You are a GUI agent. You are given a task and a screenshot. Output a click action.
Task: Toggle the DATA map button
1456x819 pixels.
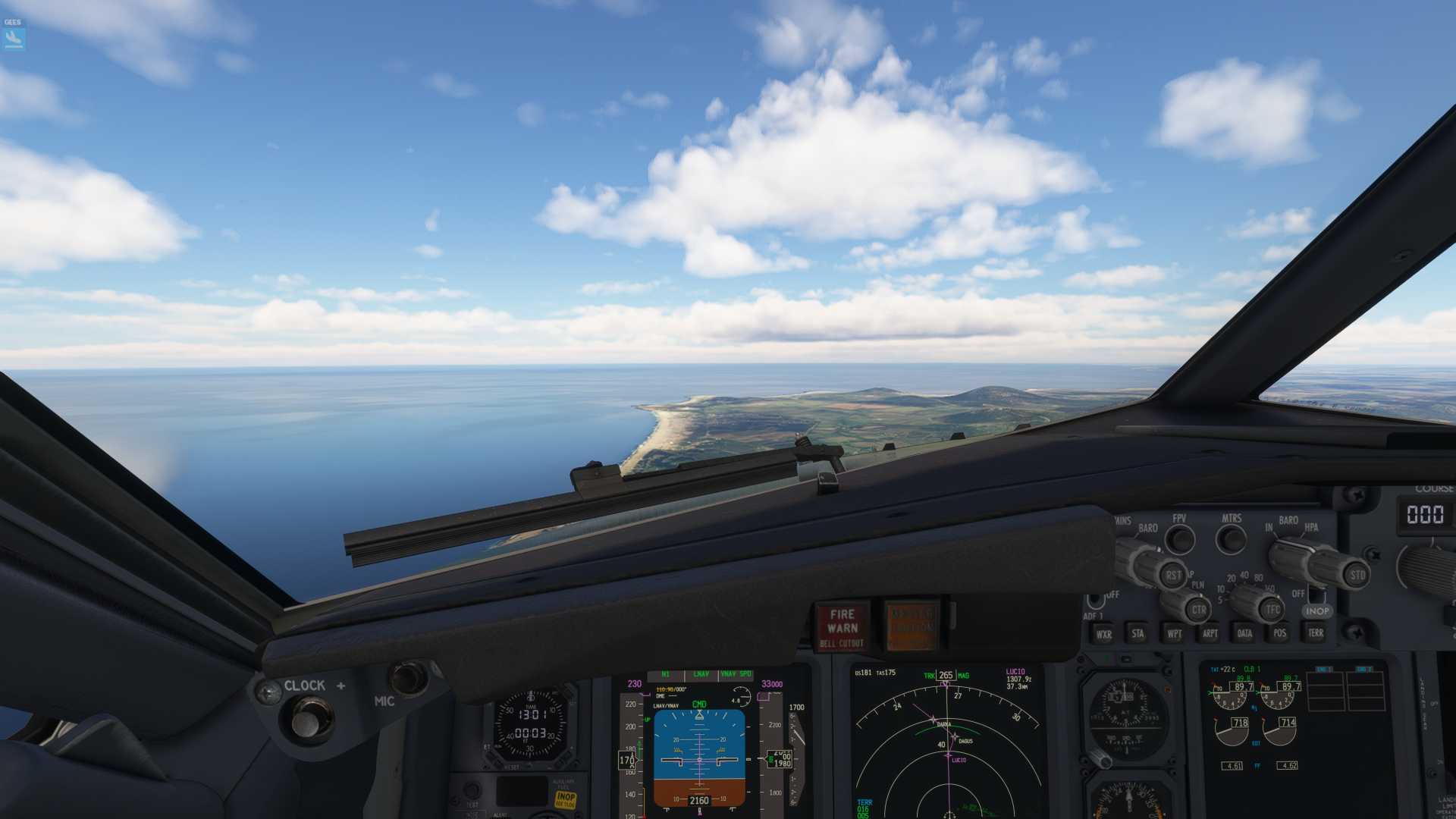tap(1244, 634)
